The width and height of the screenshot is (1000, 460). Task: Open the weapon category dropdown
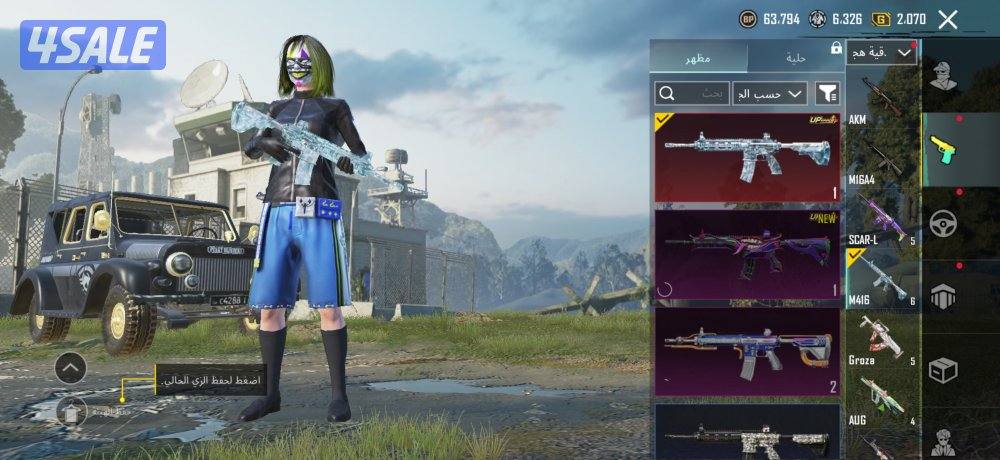pos(881,52)
